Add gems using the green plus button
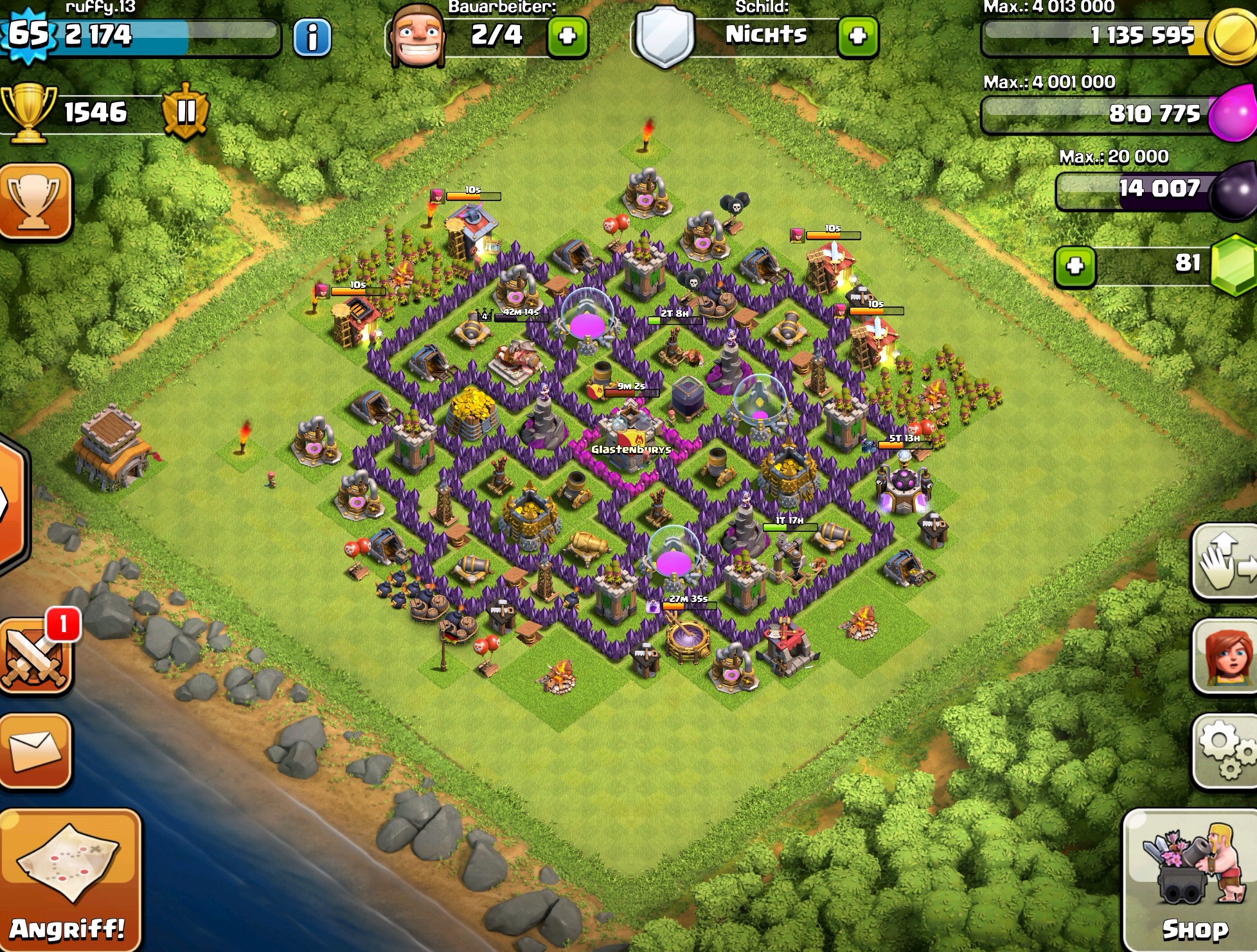Screen dimensions: 1257x952 coord(1075,266)
